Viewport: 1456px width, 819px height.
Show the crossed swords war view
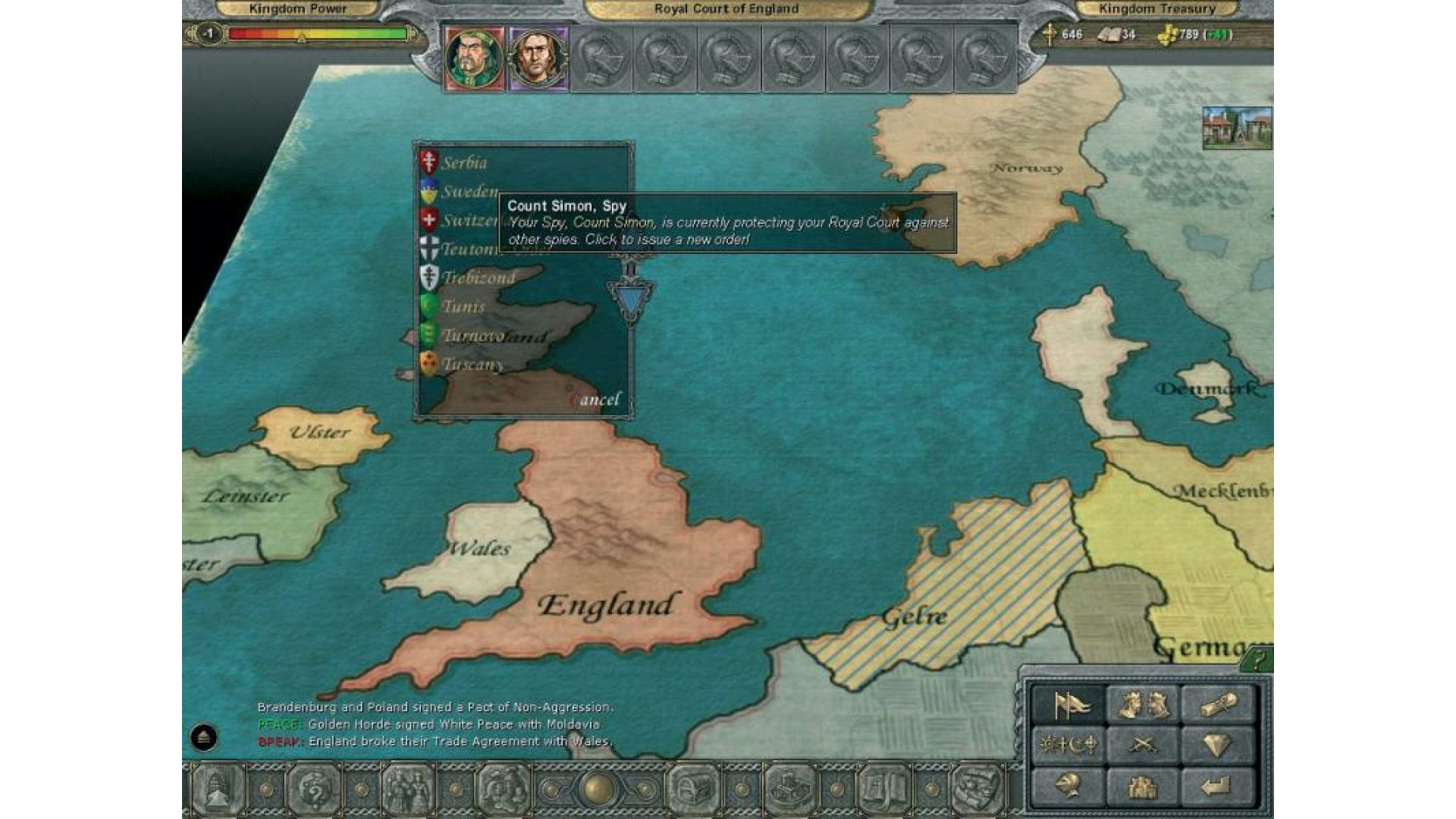(1143, 745)
